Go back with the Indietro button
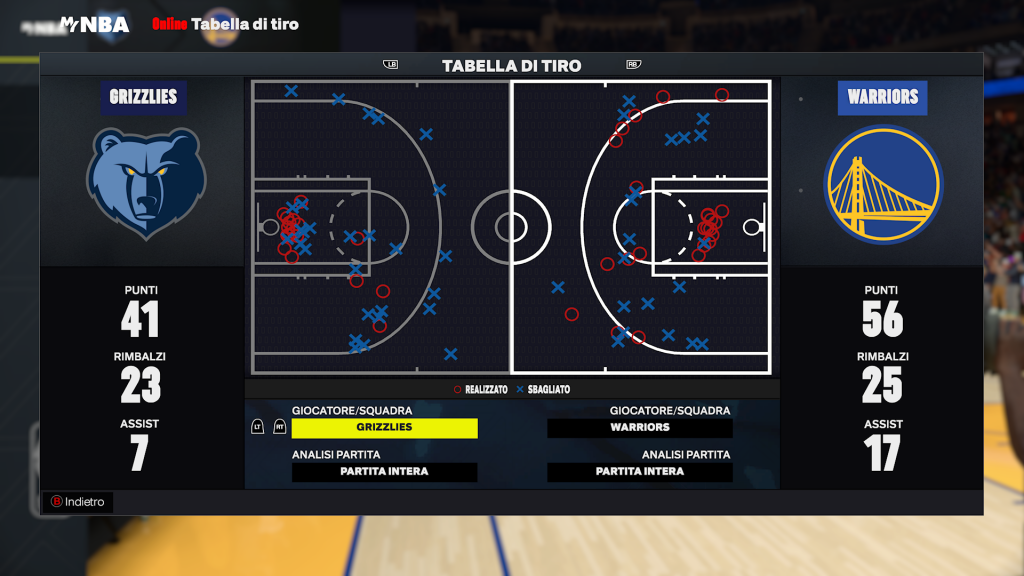1024x576 pixels. pyautogui.click(x=78, y=502)
